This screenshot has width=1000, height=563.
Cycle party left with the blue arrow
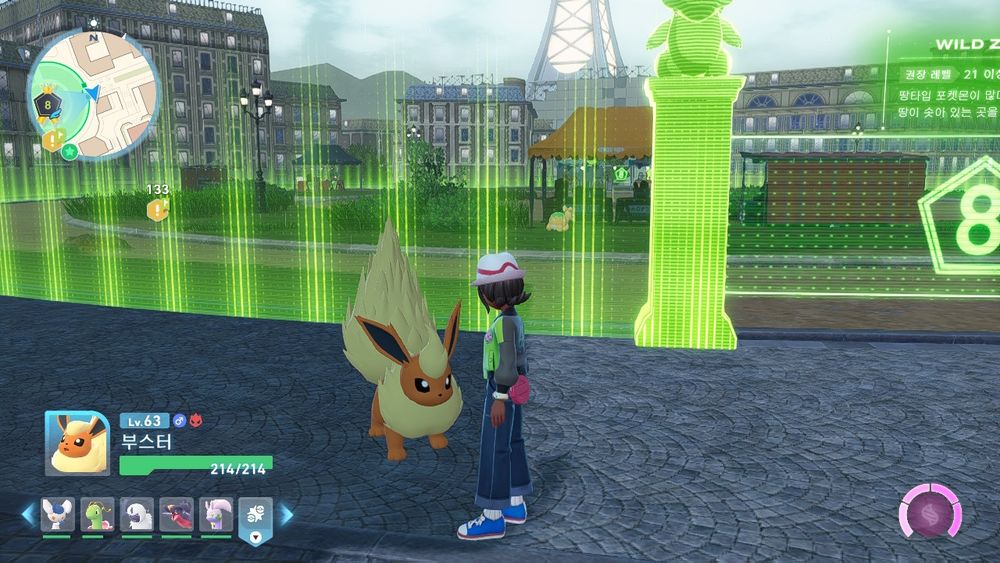tap(27, 515)
